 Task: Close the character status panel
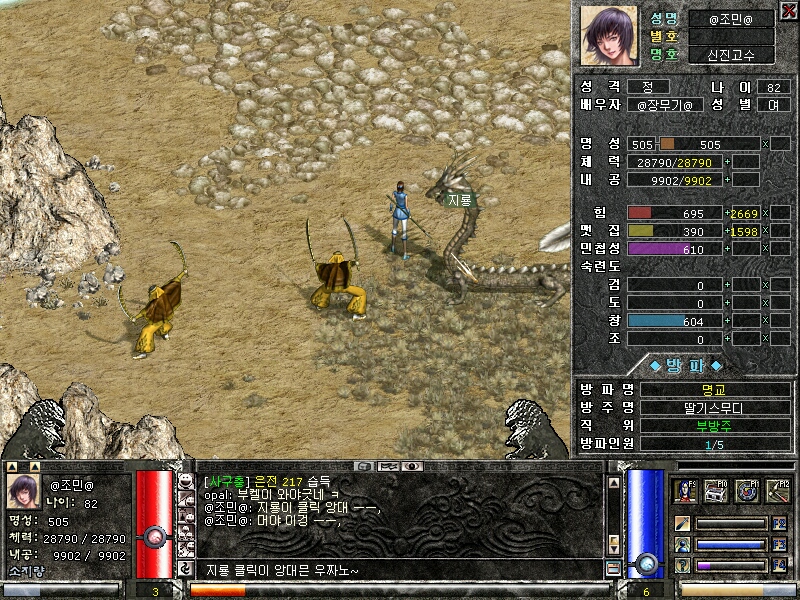(x=788, y=10)
